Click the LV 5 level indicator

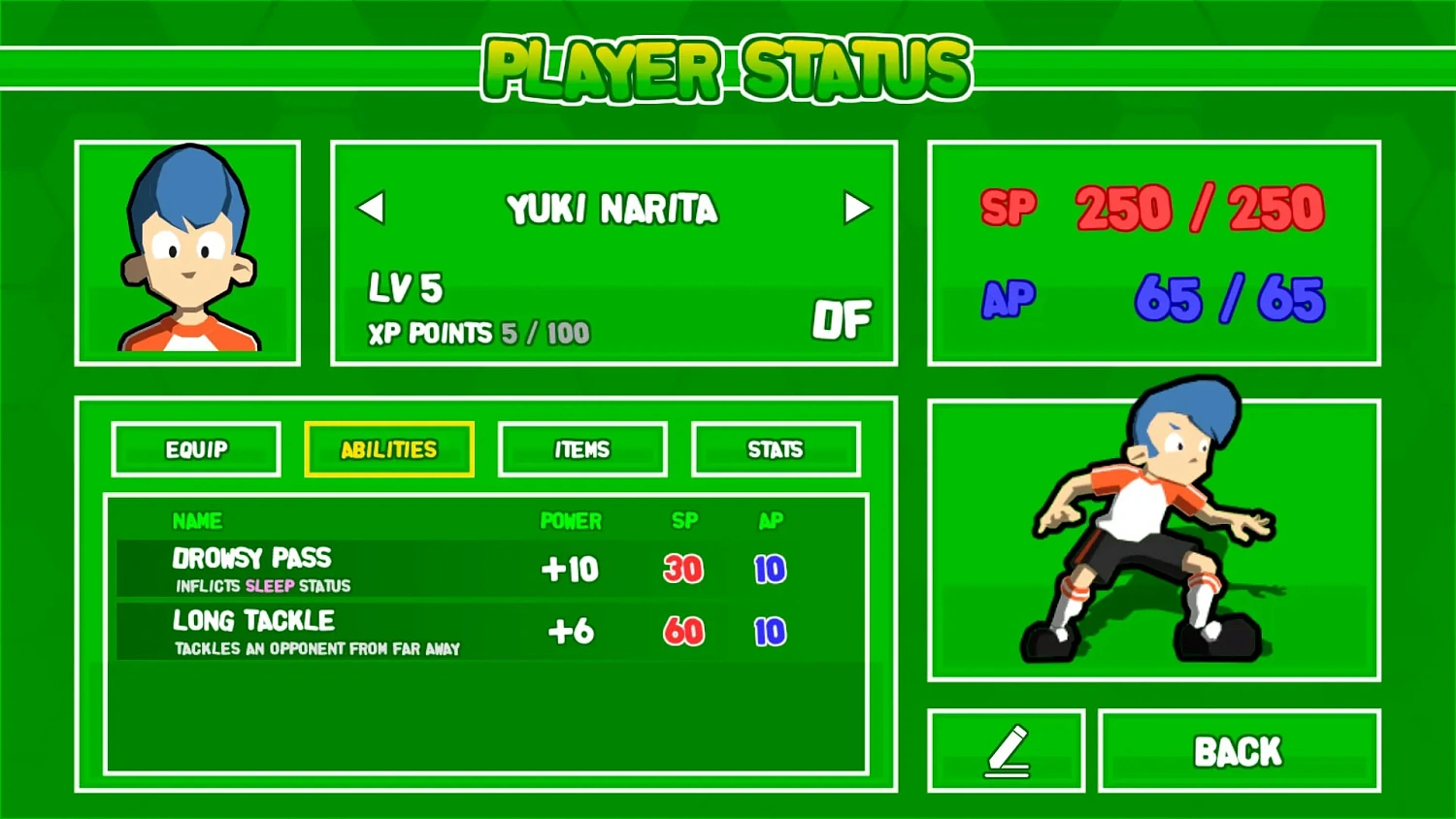tap(405, 288)
